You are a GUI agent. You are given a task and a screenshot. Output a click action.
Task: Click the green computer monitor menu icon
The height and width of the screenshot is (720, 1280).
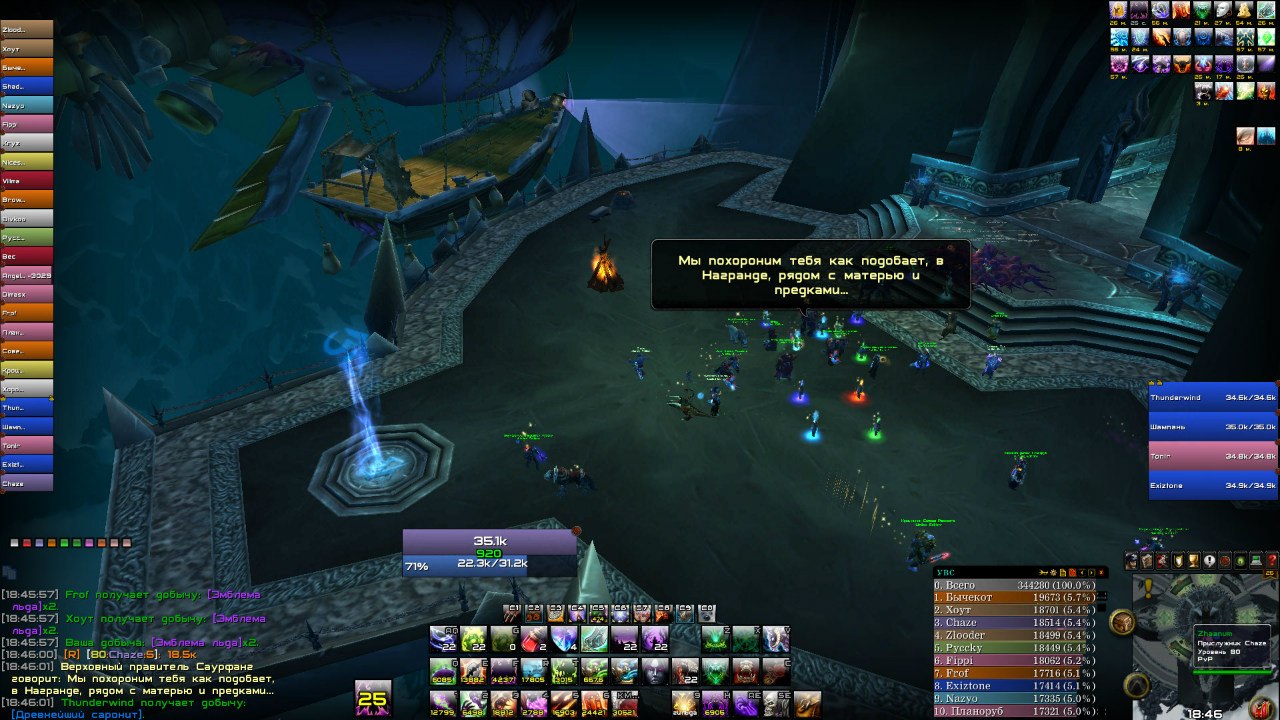point(1256,561)
